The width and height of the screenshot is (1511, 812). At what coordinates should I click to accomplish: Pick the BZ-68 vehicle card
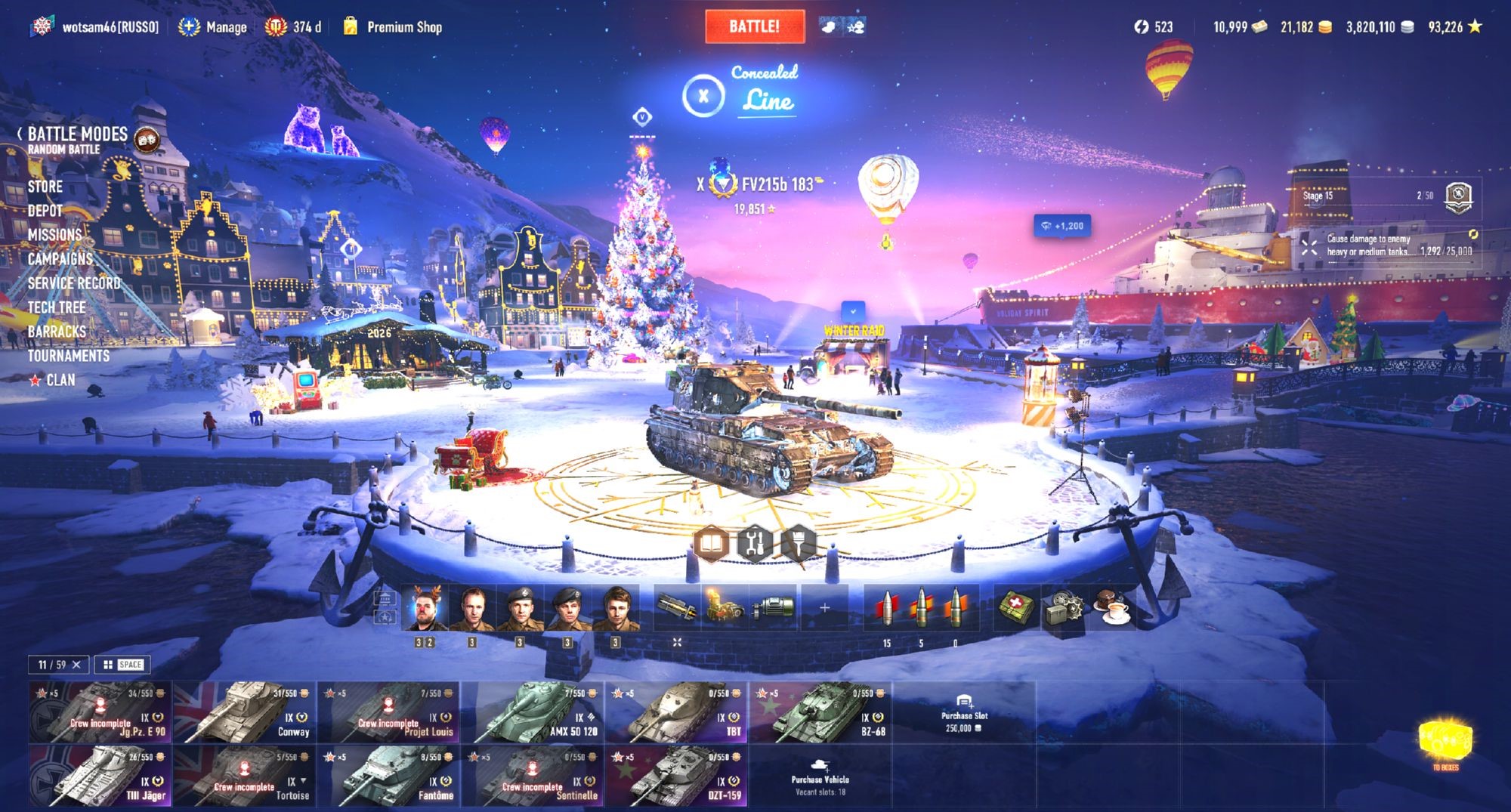pyautogui.click(x=820, y=712)
